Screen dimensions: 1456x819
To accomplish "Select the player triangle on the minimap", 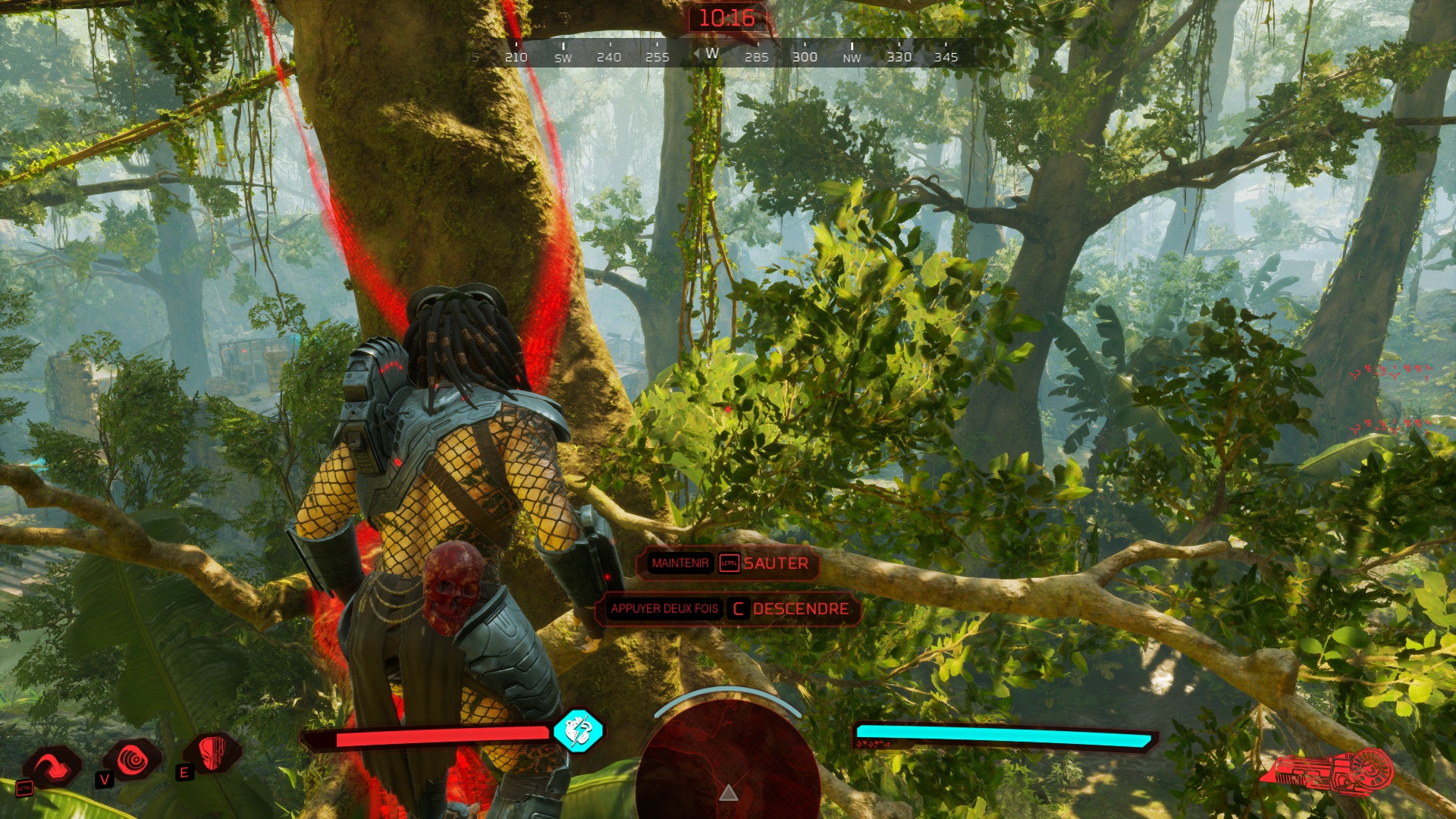I will pyautogui.click(x=729, y=795).
